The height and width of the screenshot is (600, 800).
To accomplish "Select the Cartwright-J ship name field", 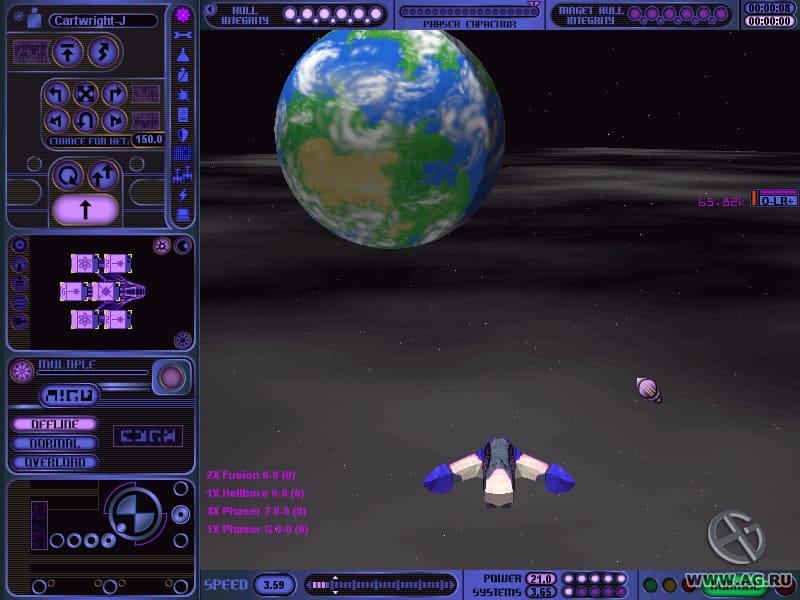I will click(102, 20).
